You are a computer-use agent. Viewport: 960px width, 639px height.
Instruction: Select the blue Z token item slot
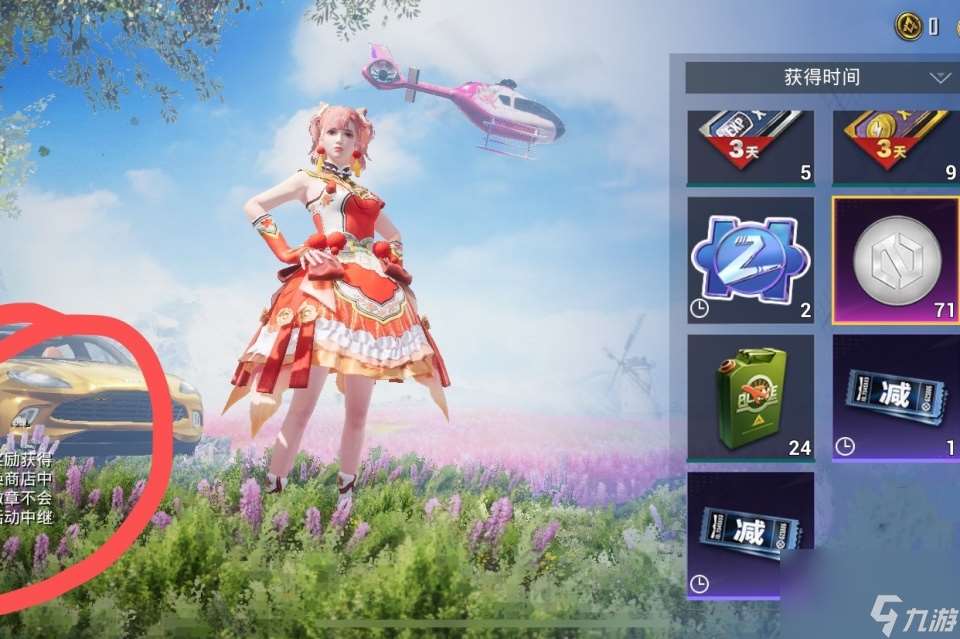[750, 259]
